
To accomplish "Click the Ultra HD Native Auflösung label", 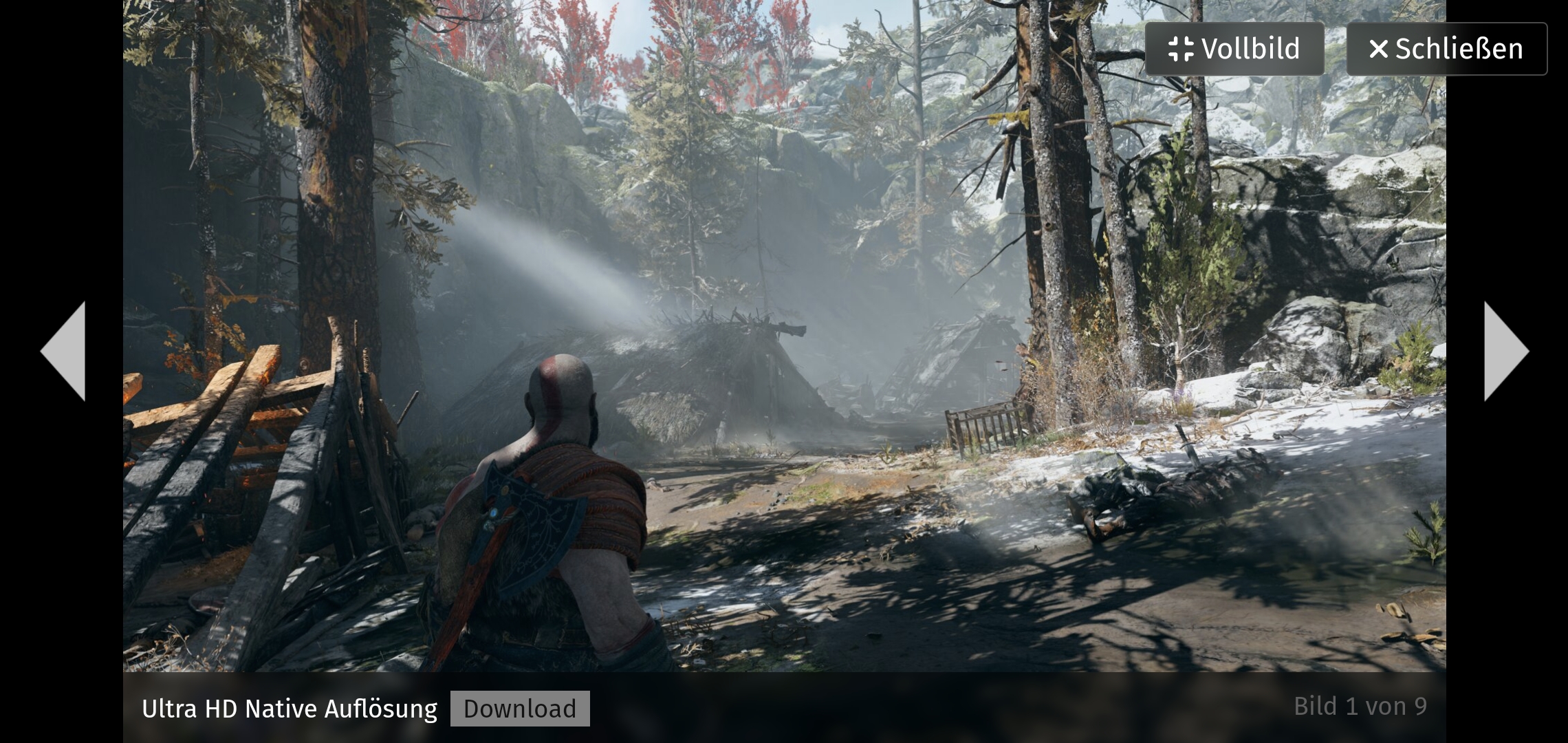I will click(289, 708).
